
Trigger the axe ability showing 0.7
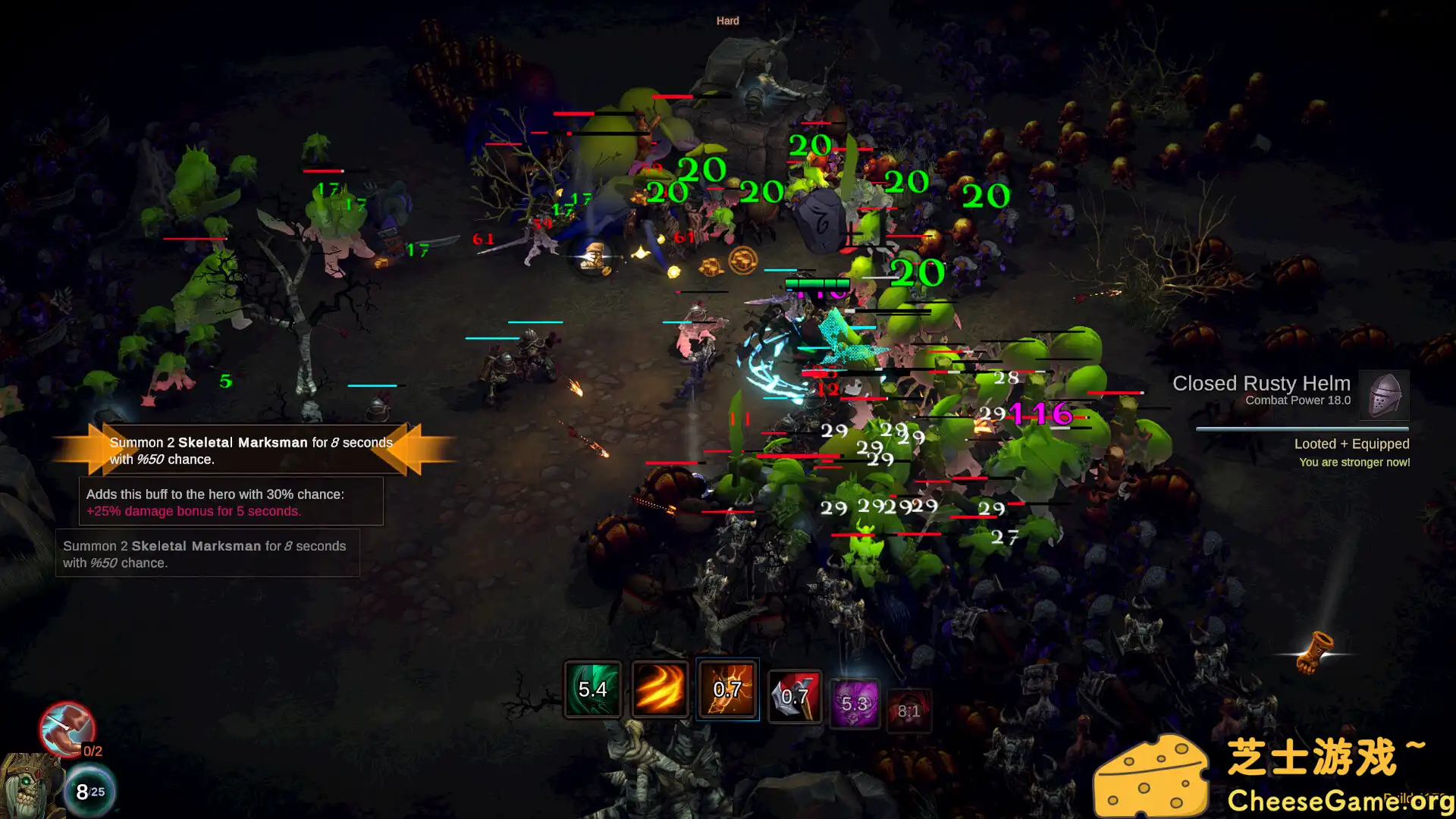(793, 694)
